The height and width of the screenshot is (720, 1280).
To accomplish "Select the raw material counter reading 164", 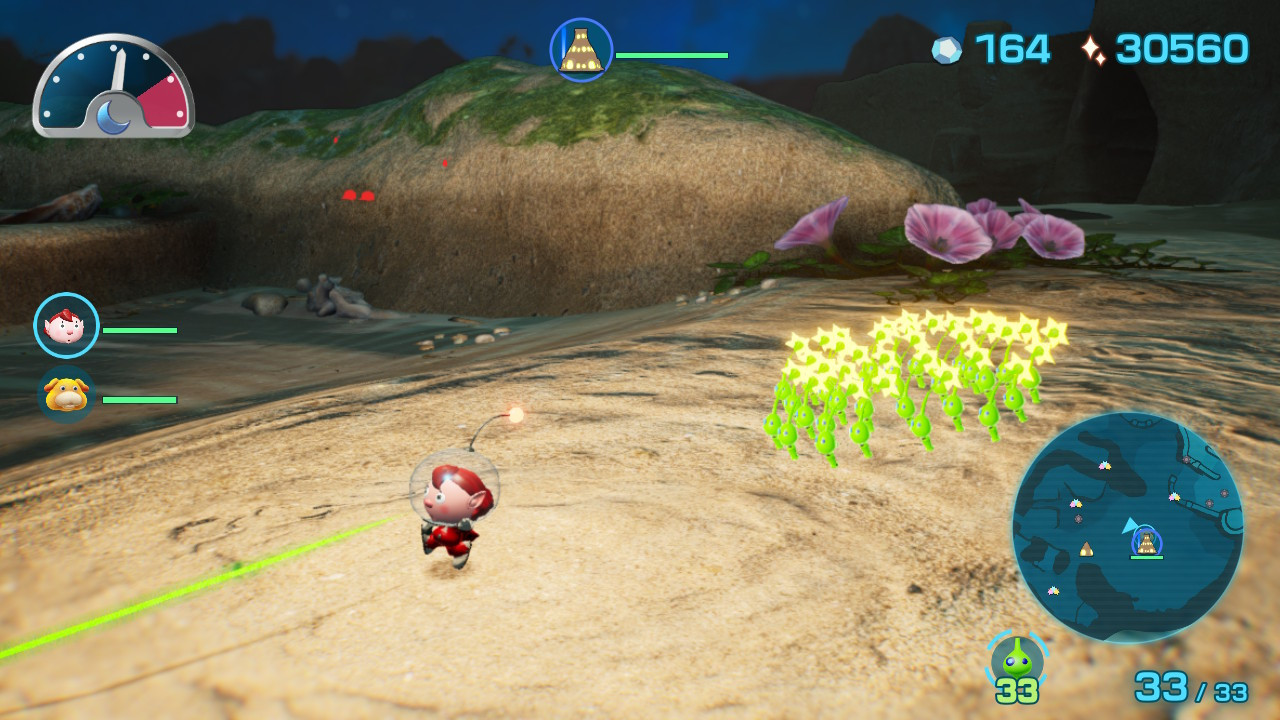I will click(1011, 48).
